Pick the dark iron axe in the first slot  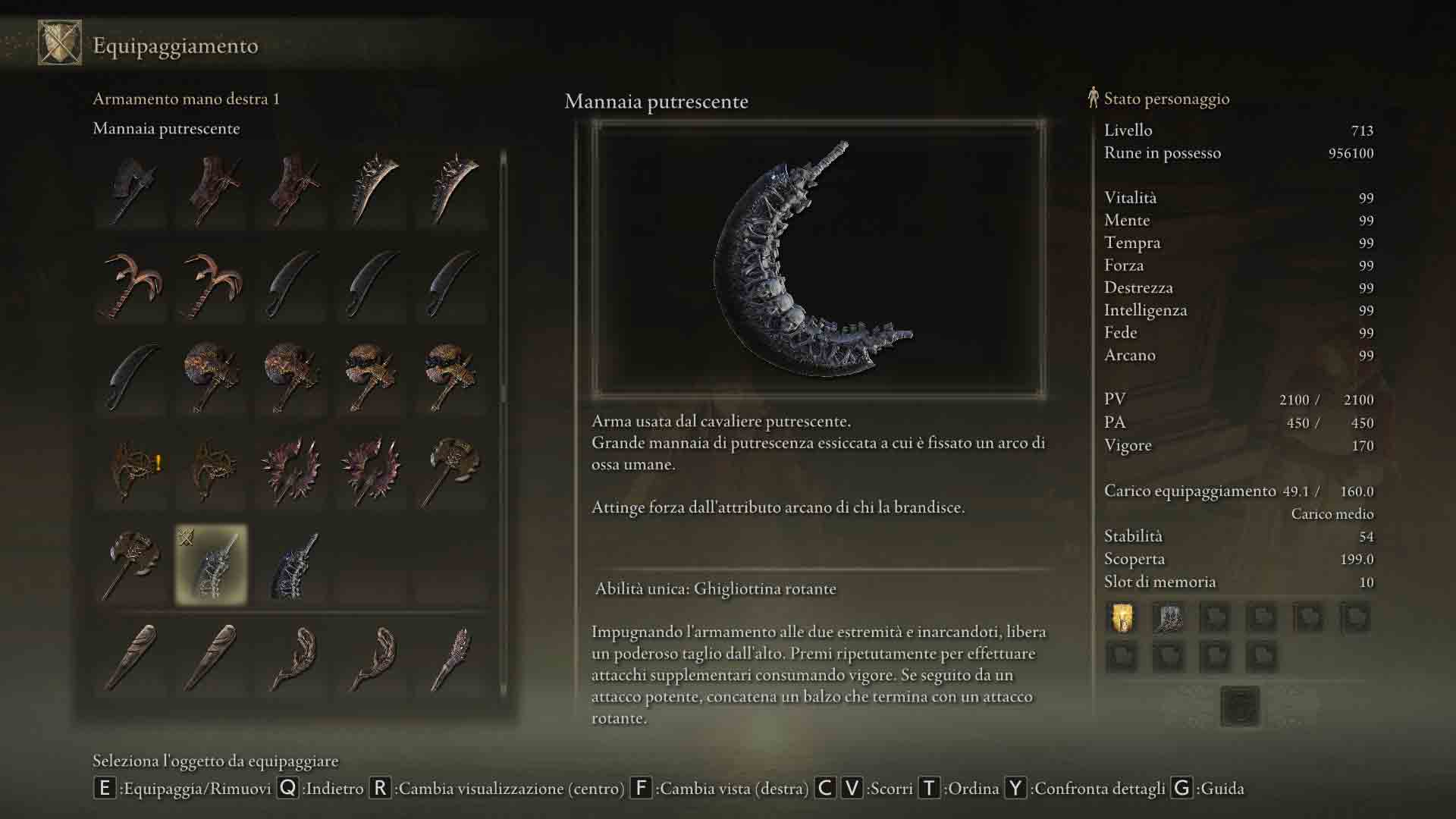[x=132, y=190]
